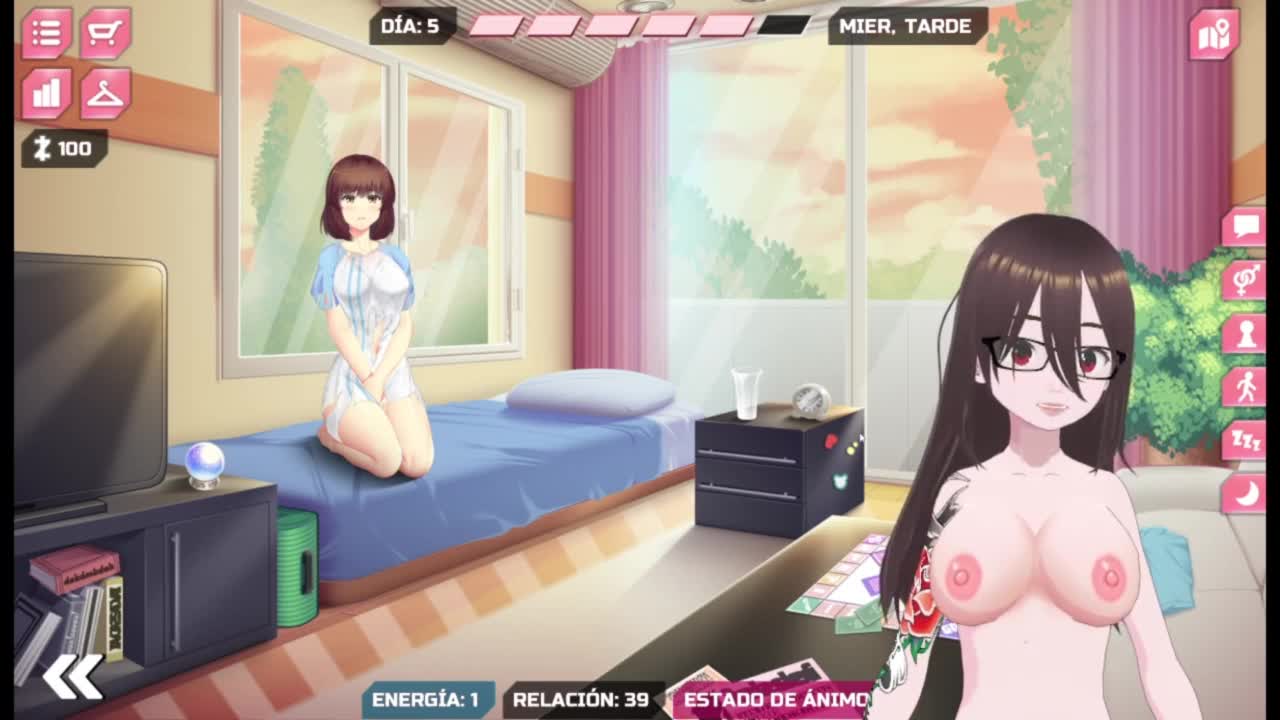The height and width of the screenshot is (720, 1280).
Task: Select the chess pawn game action
Action: [1244, 333]
